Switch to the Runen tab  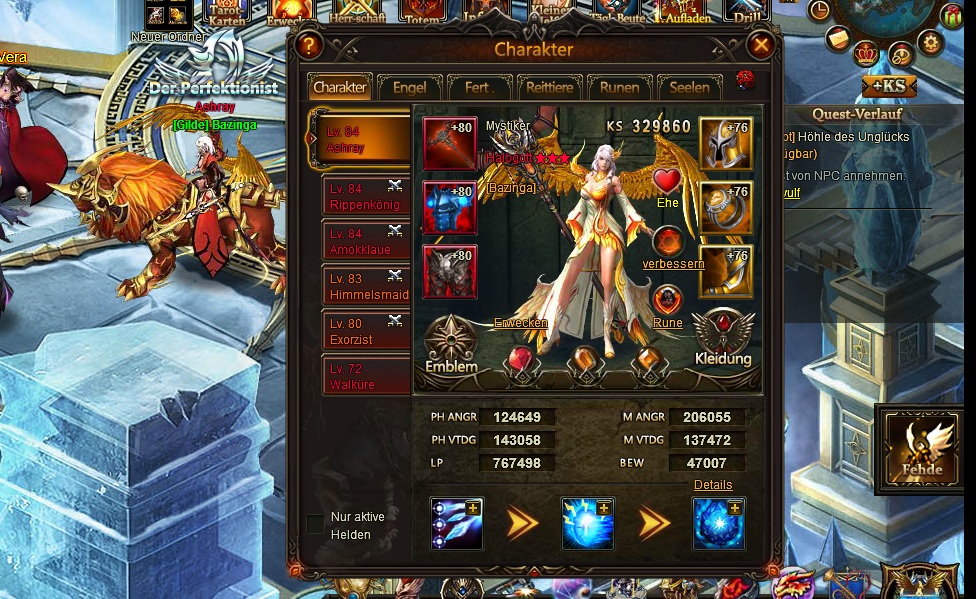tap(619, 88)
